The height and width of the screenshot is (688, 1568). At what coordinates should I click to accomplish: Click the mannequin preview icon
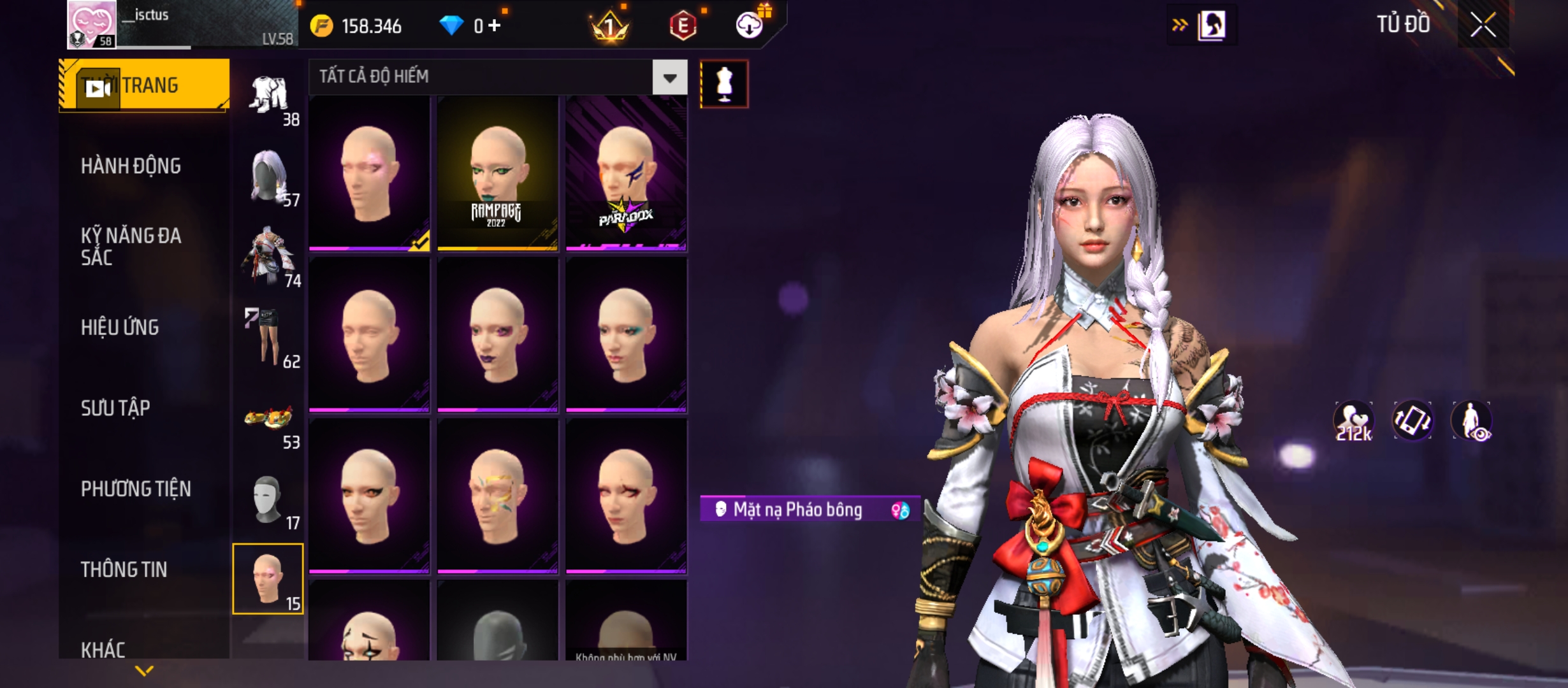coord(724,84)
